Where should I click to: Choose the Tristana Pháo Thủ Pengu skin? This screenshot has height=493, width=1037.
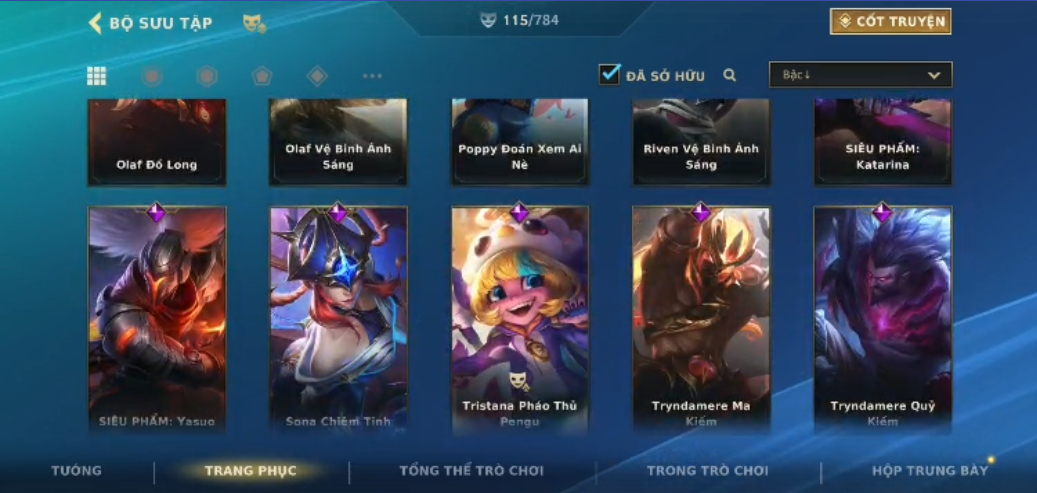(x=520, y=318)
